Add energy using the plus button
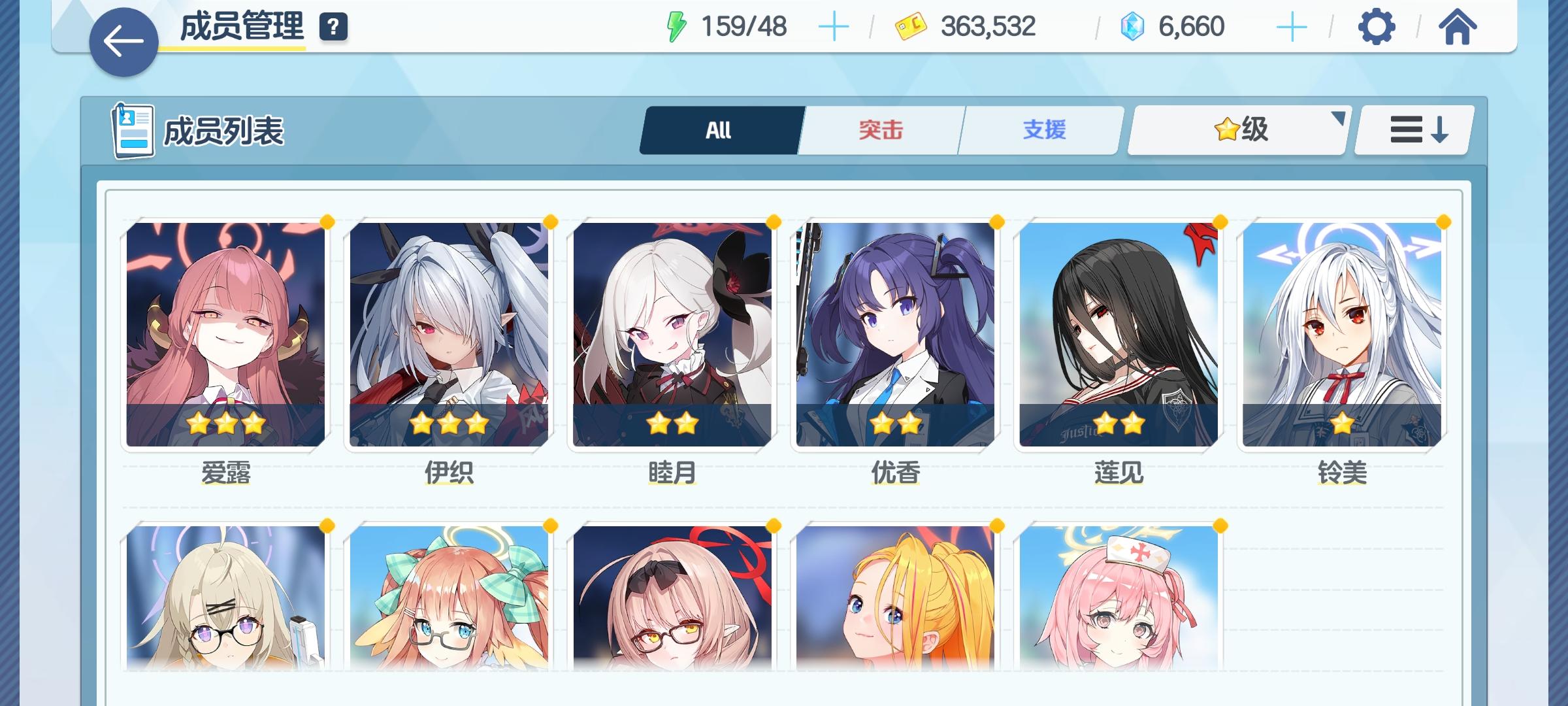Screen dimensions: 1568x706 835,26
